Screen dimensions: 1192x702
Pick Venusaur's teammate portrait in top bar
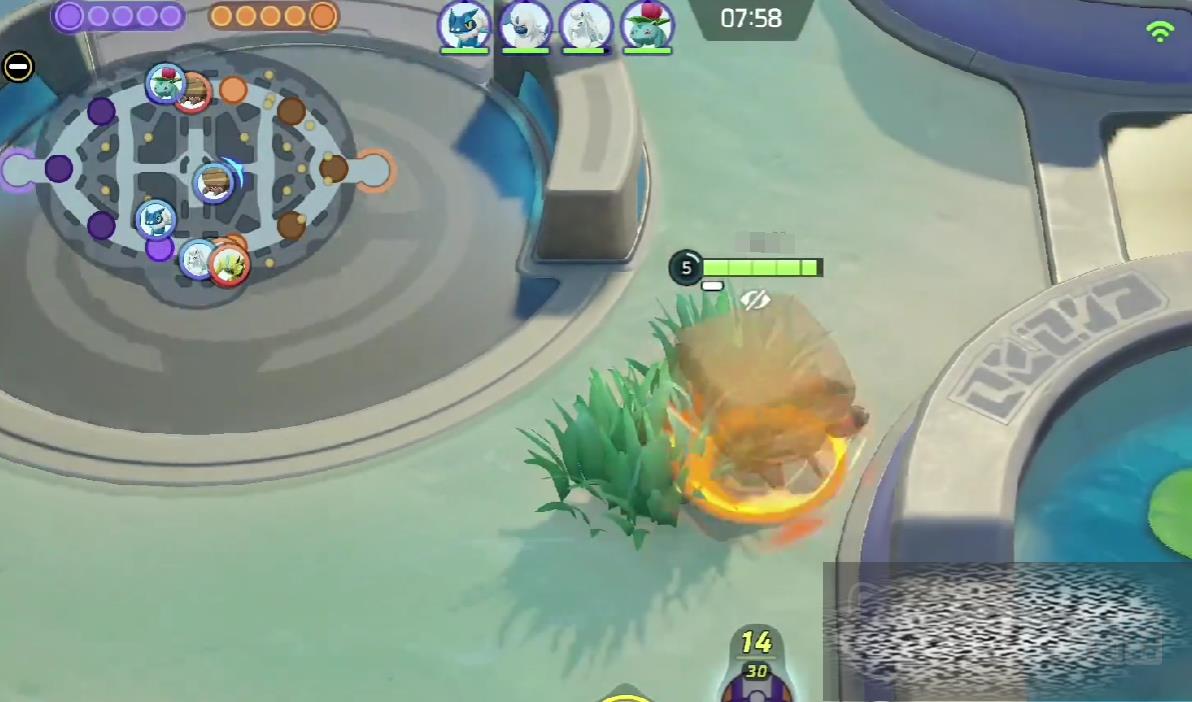(646, 26)
